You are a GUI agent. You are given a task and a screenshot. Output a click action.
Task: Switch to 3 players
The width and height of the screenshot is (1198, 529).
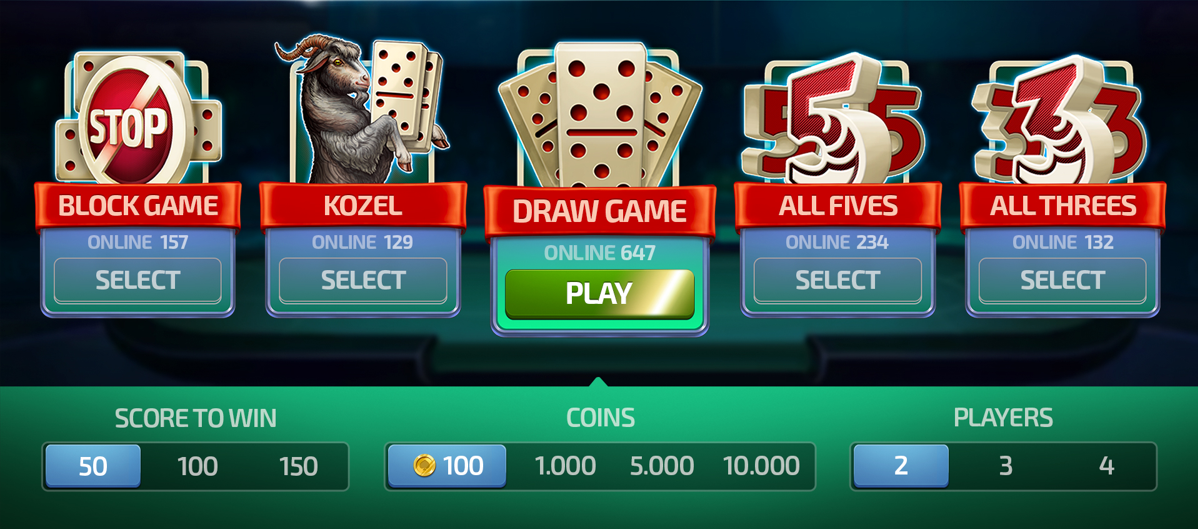point(1005,466)
